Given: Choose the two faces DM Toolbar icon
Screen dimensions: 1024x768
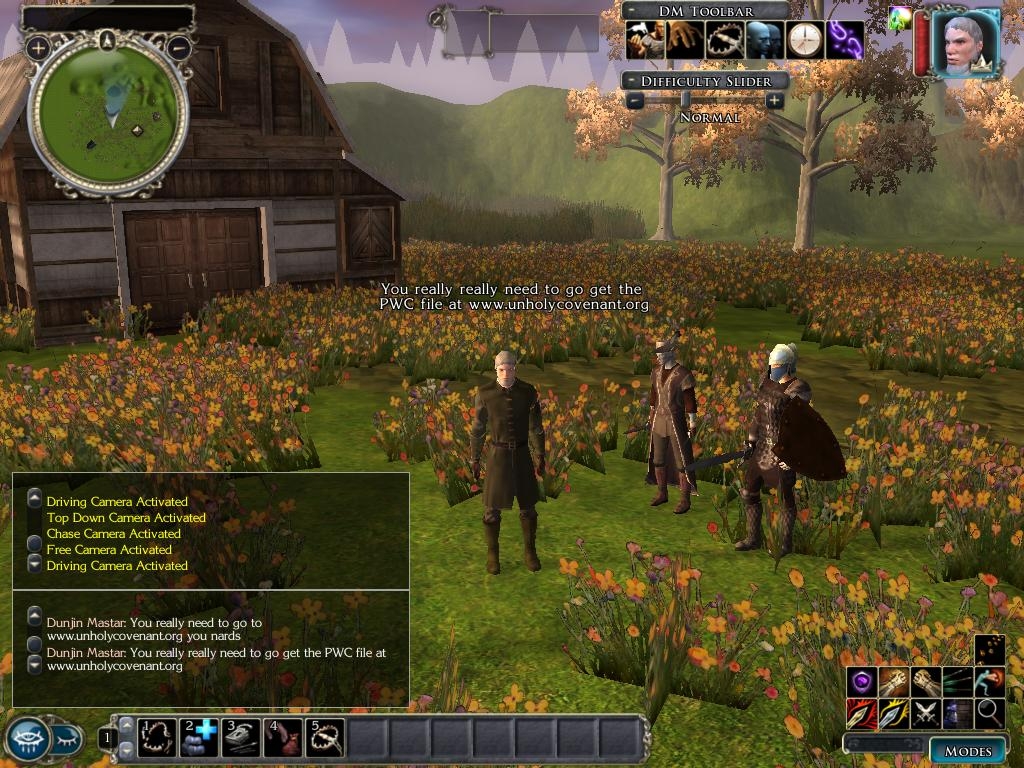Looking at the screenshot, I should tap(764, 40).
